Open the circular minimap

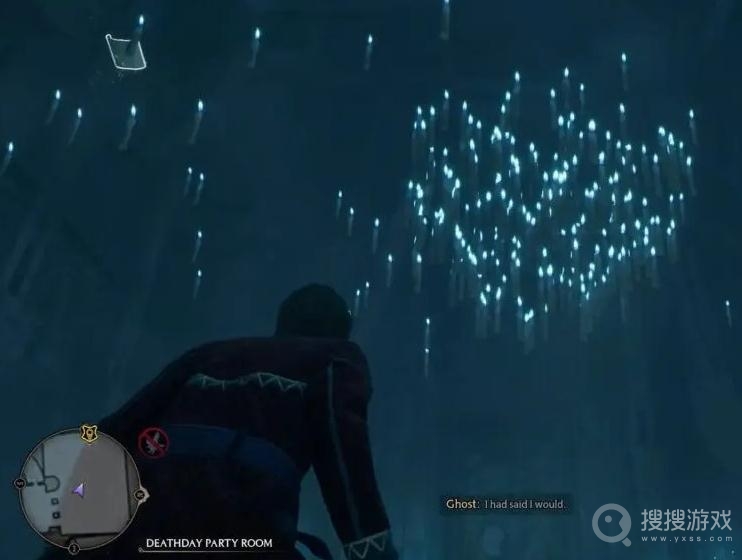click(79, 488)
